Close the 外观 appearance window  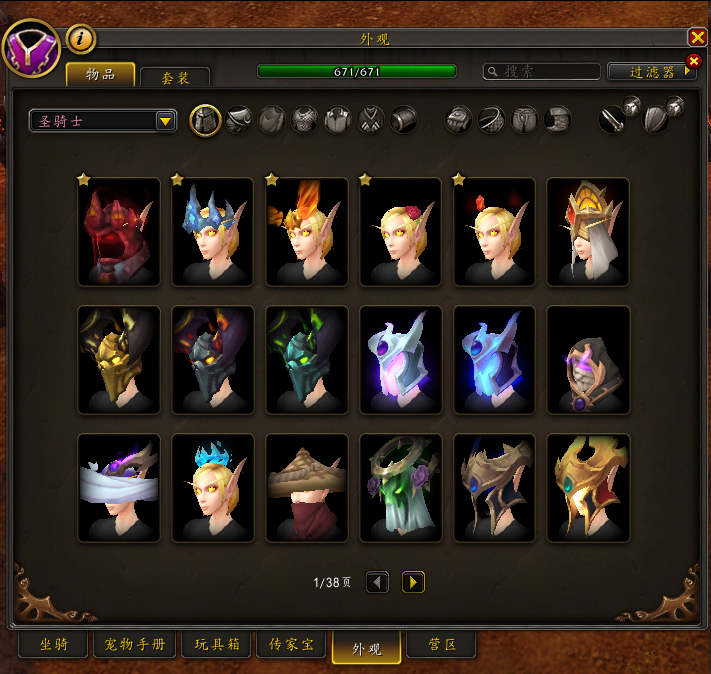point(697,37)
